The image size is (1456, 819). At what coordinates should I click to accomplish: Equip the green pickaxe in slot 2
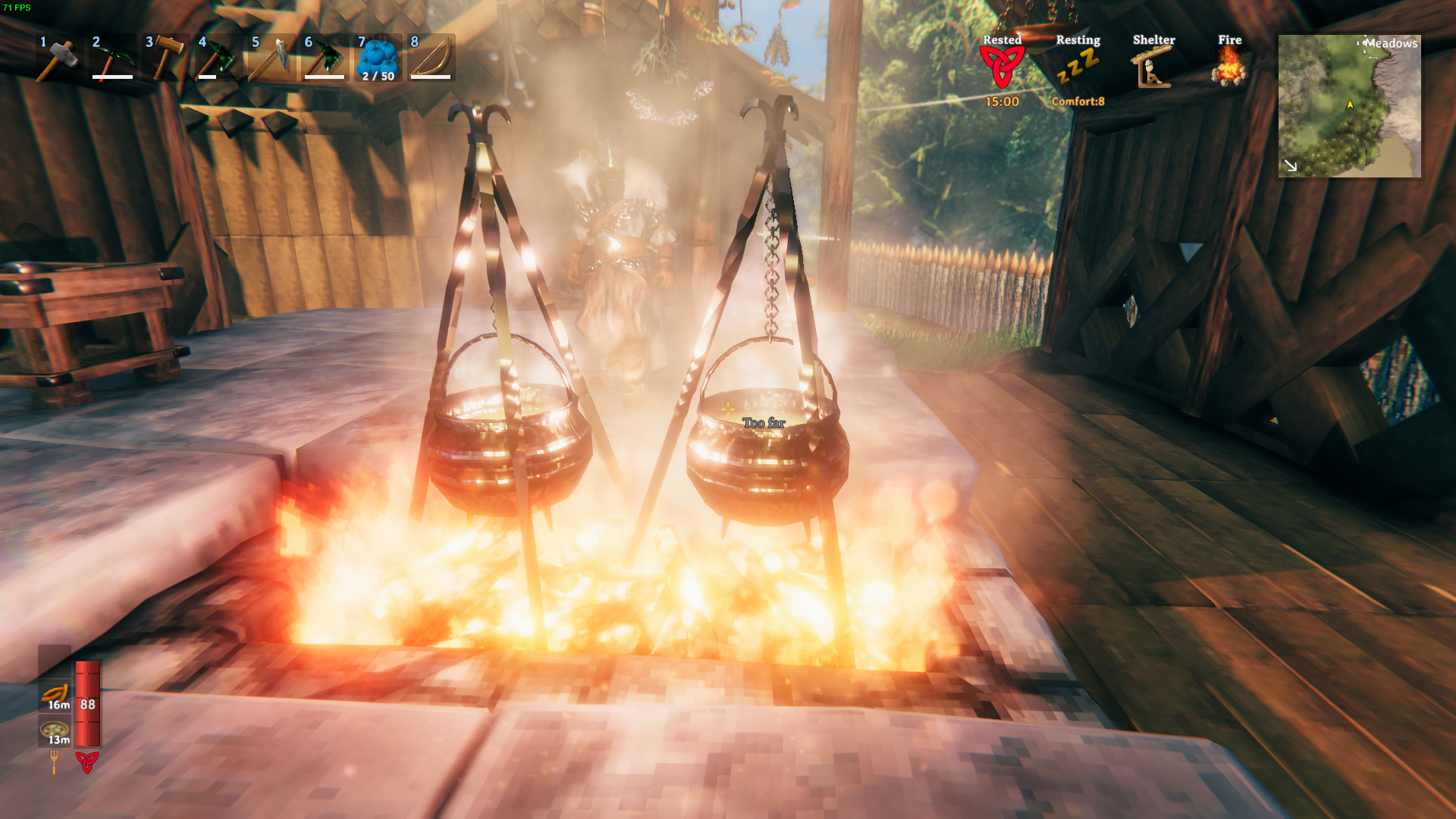(x=112, y=58)
